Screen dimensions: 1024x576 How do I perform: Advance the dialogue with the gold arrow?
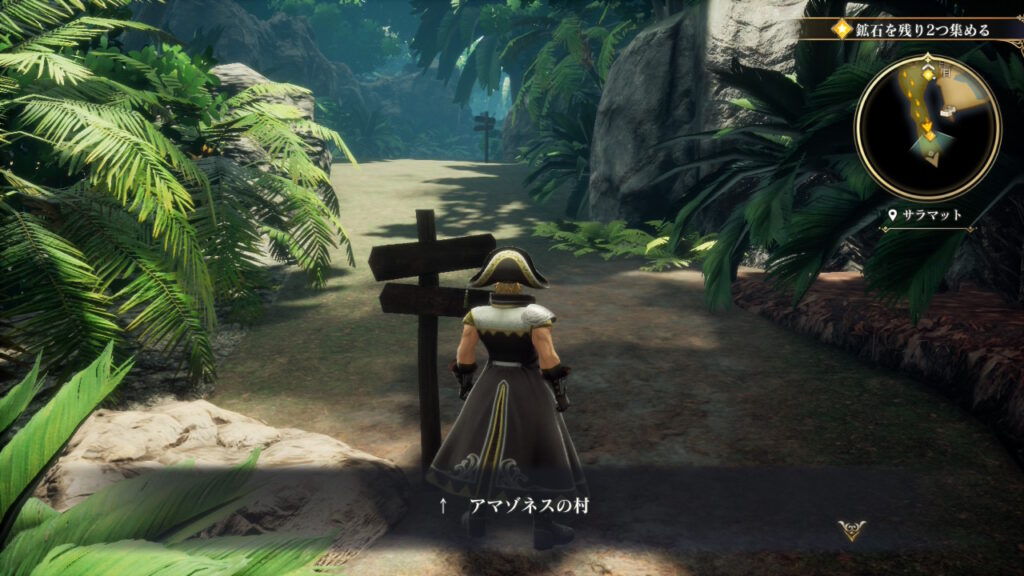point(852,530)
